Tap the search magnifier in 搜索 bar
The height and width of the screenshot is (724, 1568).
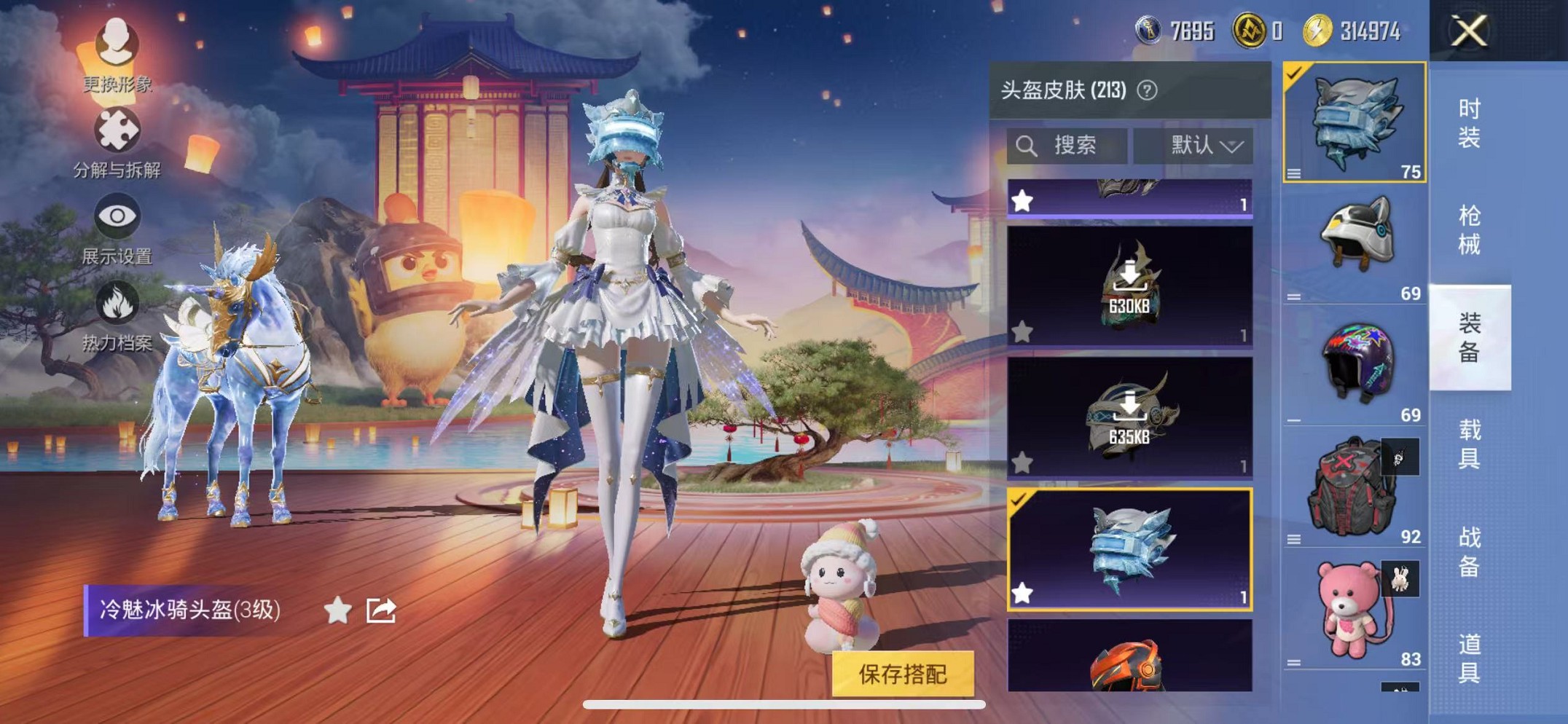point(1026,146)
